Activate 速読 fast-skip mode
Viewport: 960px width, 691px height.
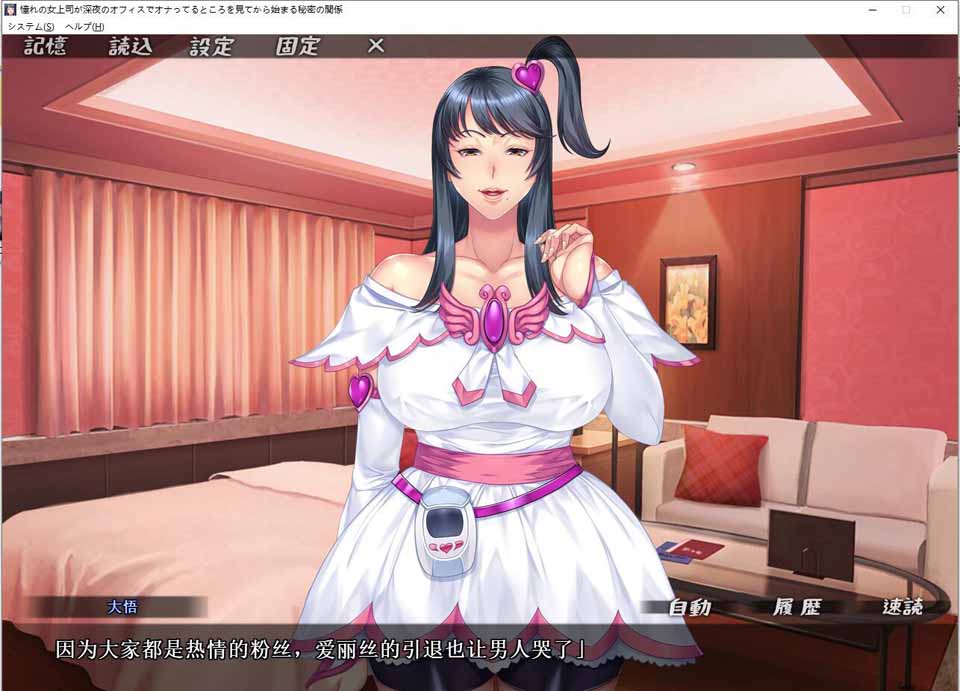pos(902,607)
